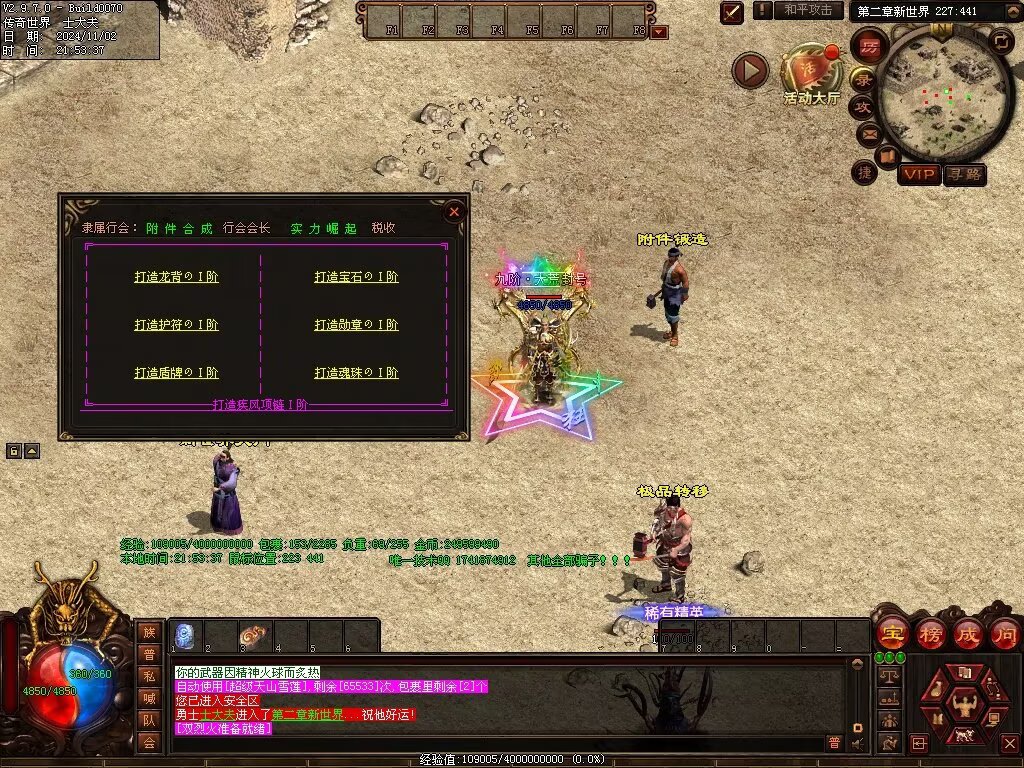Click 打造盾牌 I阶 link
Screen dimensions: 1024x768
176,373
